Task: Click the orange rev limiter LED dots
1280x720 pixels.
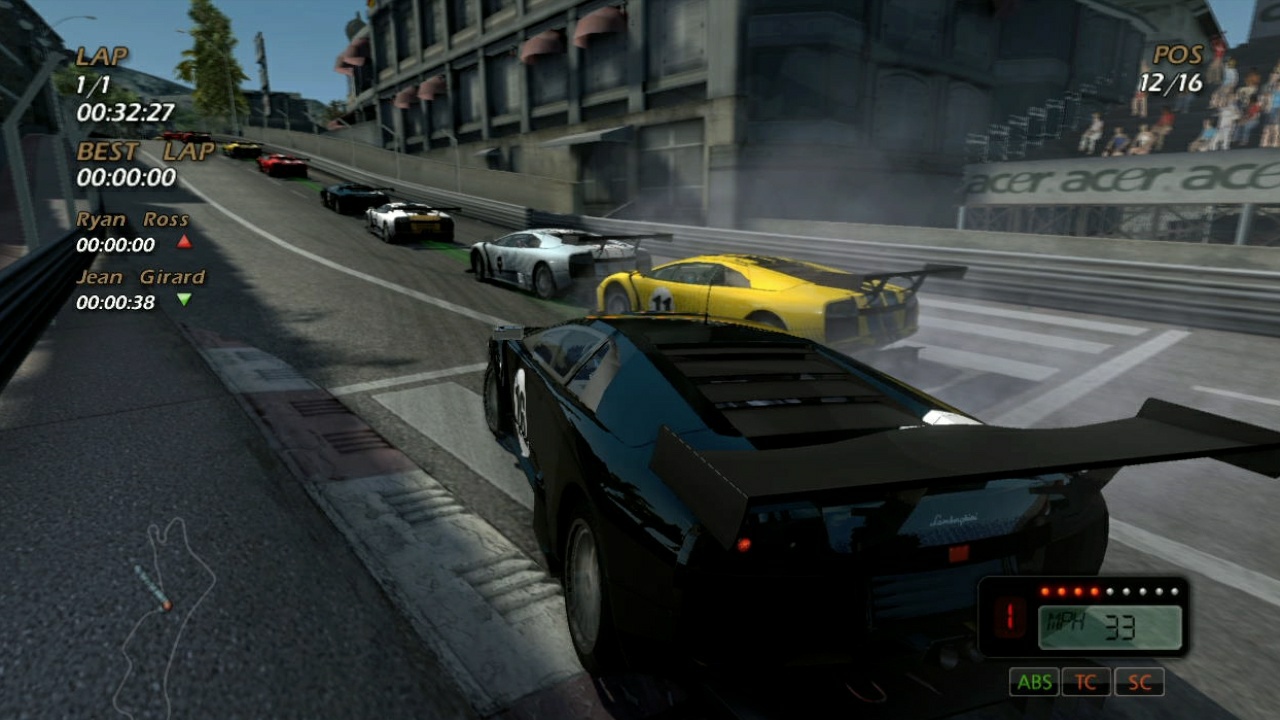Action: click(x=1070, y=590)
